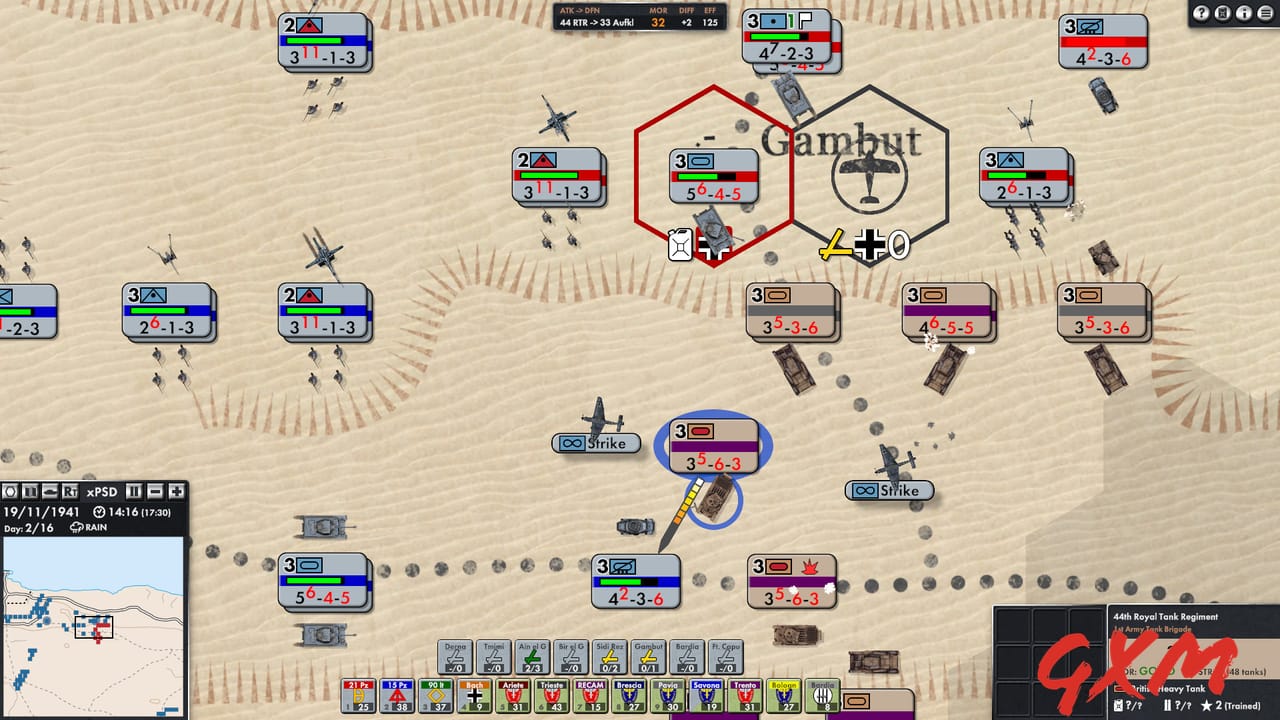Click the clock icon beside 14:16

(x=98, y=512)
